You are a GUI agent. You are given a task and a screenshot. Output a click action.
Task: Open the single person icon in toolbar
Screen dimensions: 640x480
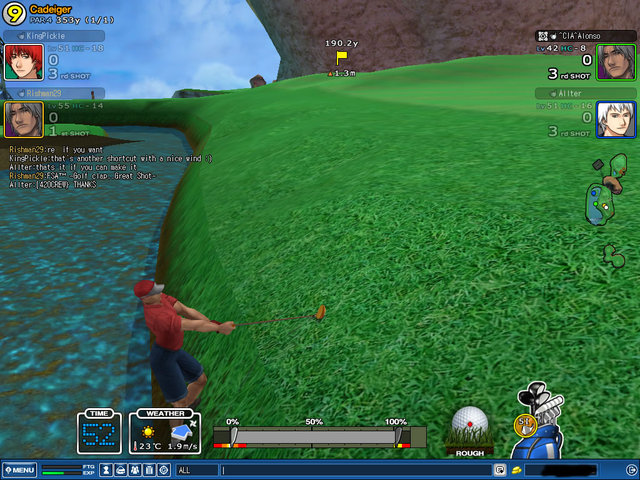(x=106, y=470)
